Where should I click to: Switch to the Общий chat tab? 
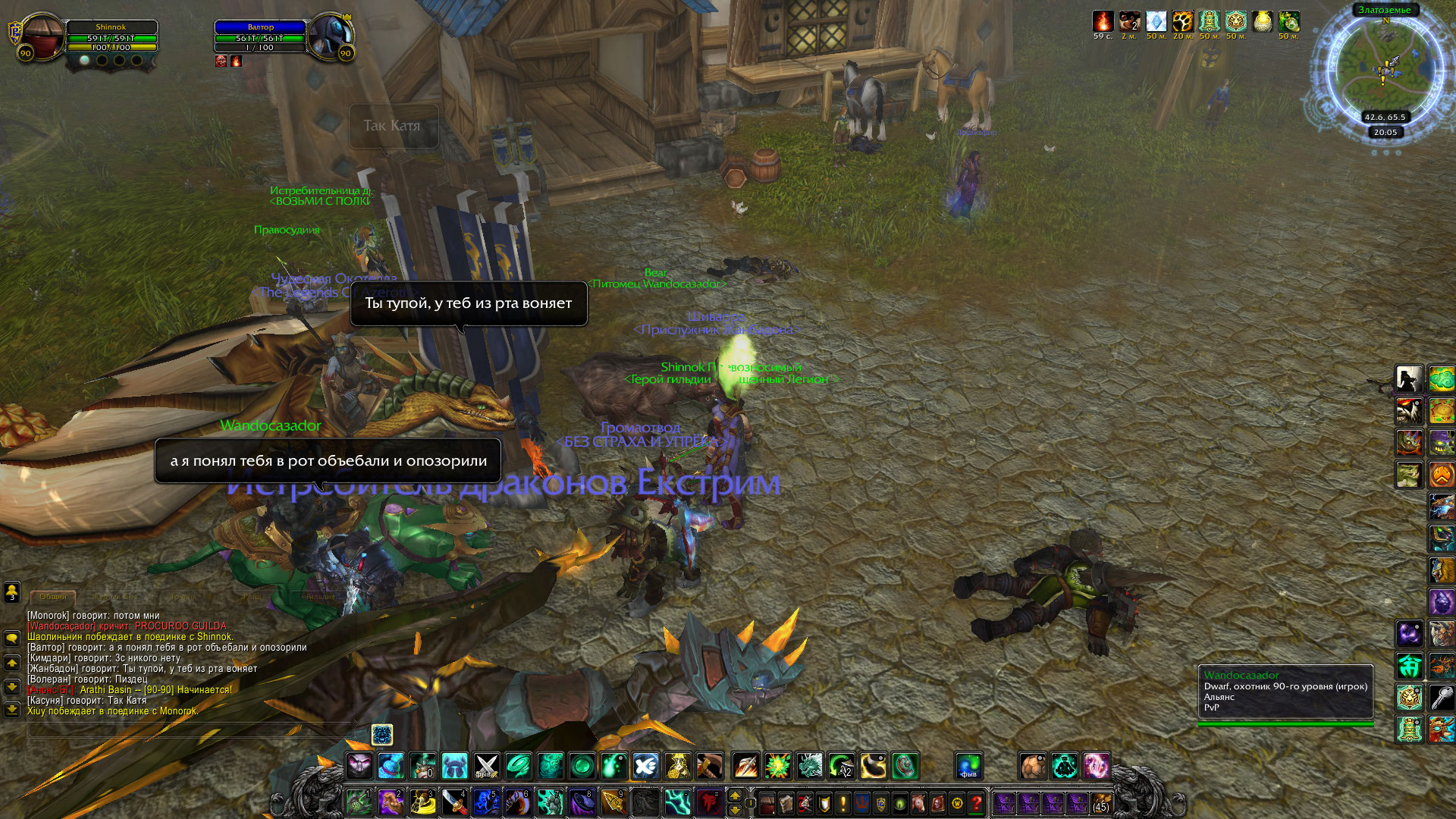53,597
